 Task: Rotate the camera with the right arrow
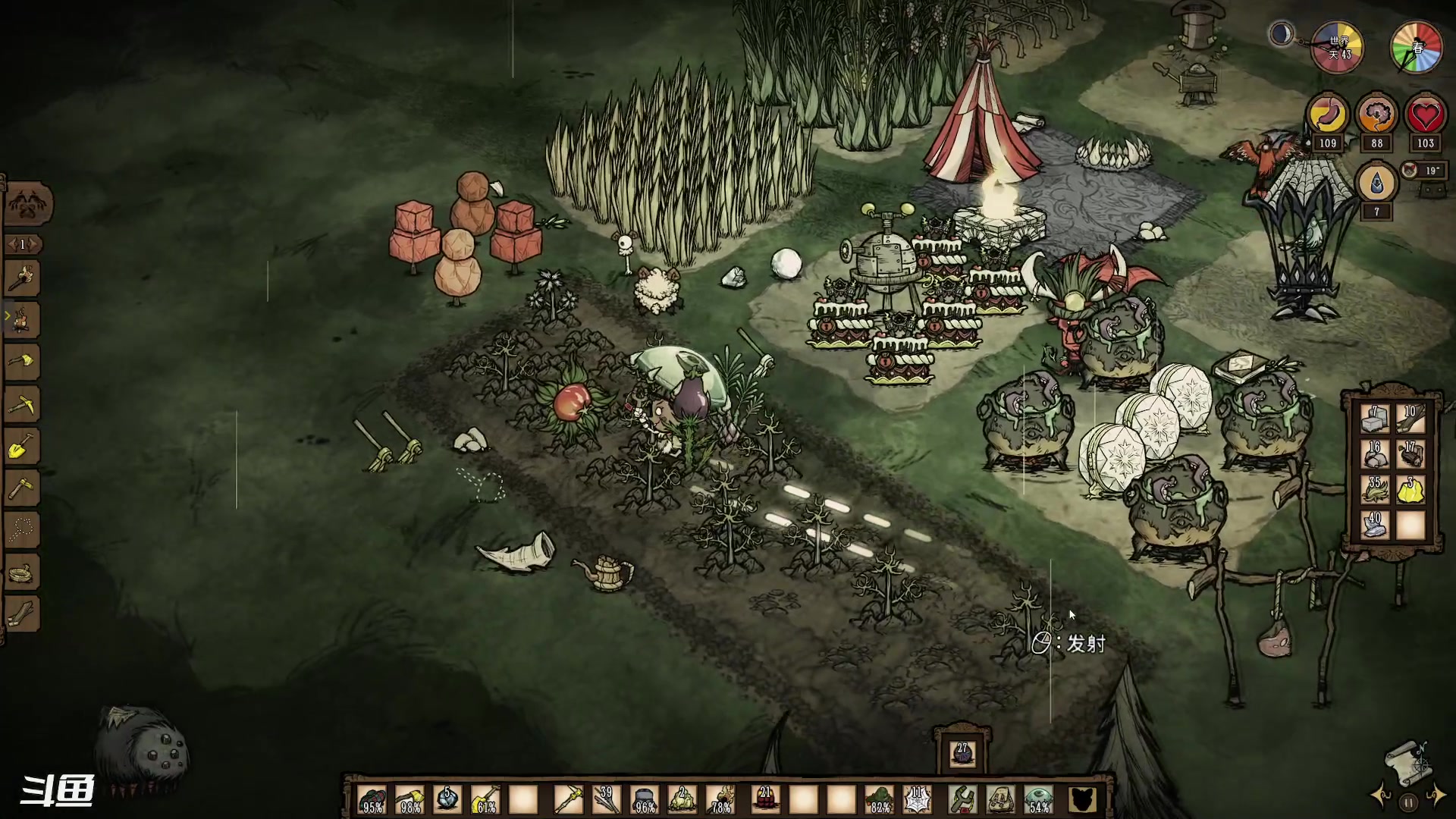[x=1437, y=796]
